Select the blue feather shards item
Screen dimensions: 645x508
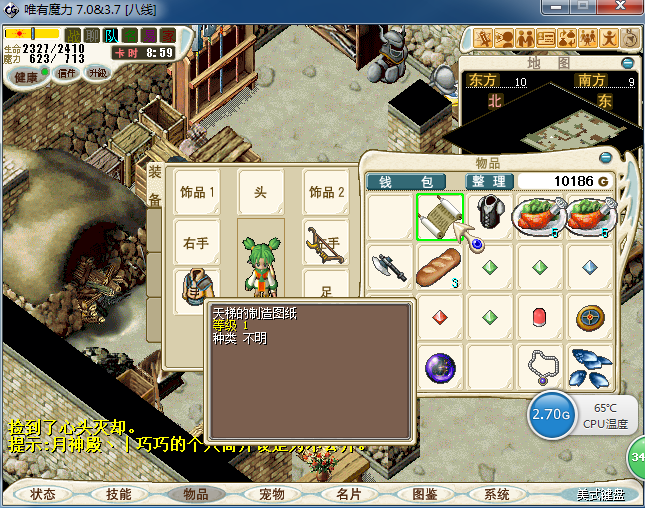(591, 367)
